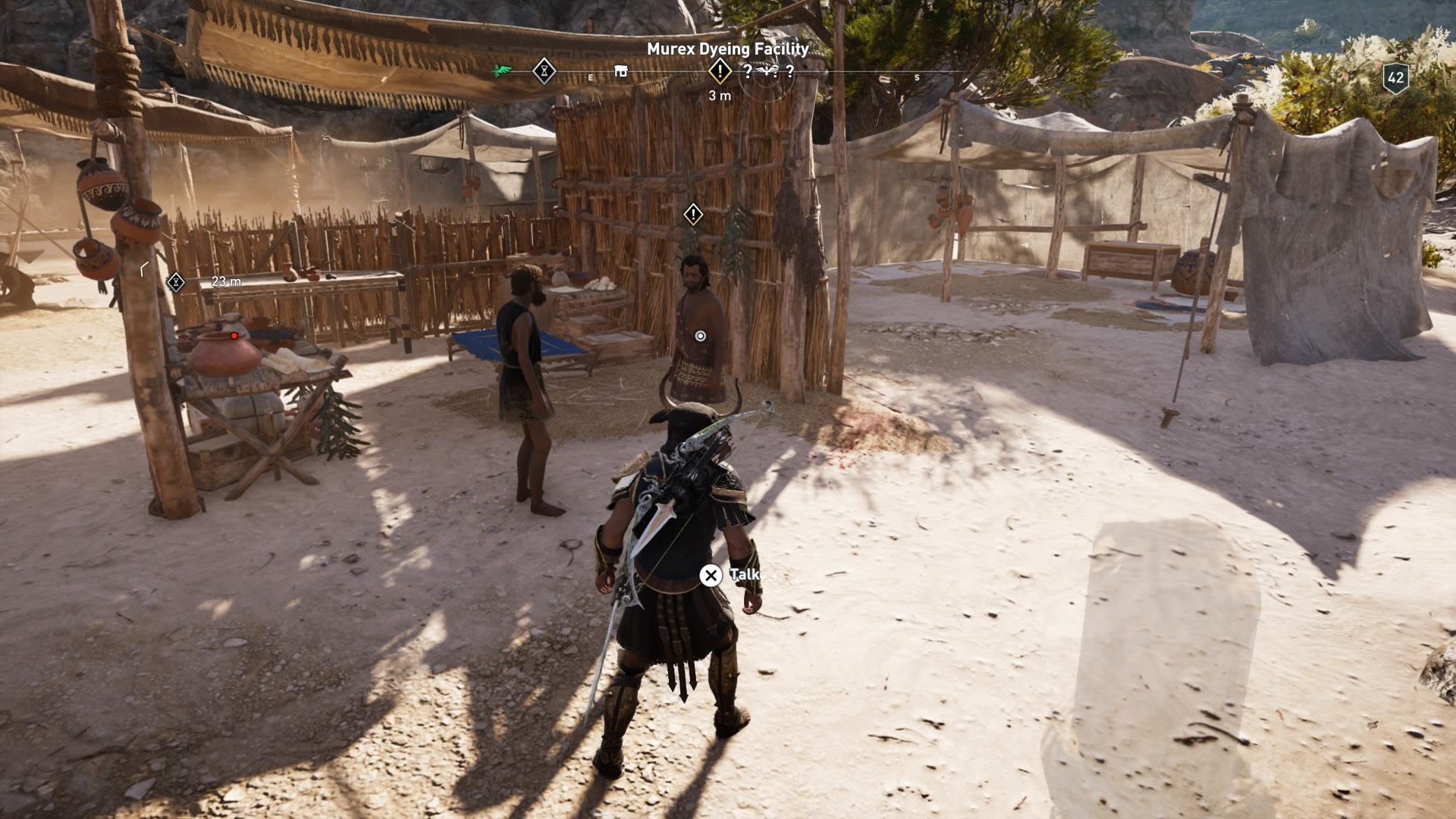Viewport: 1456px width, 819px height.
Task: Toggle the X Talk interaction prompt
Action: 710,576
